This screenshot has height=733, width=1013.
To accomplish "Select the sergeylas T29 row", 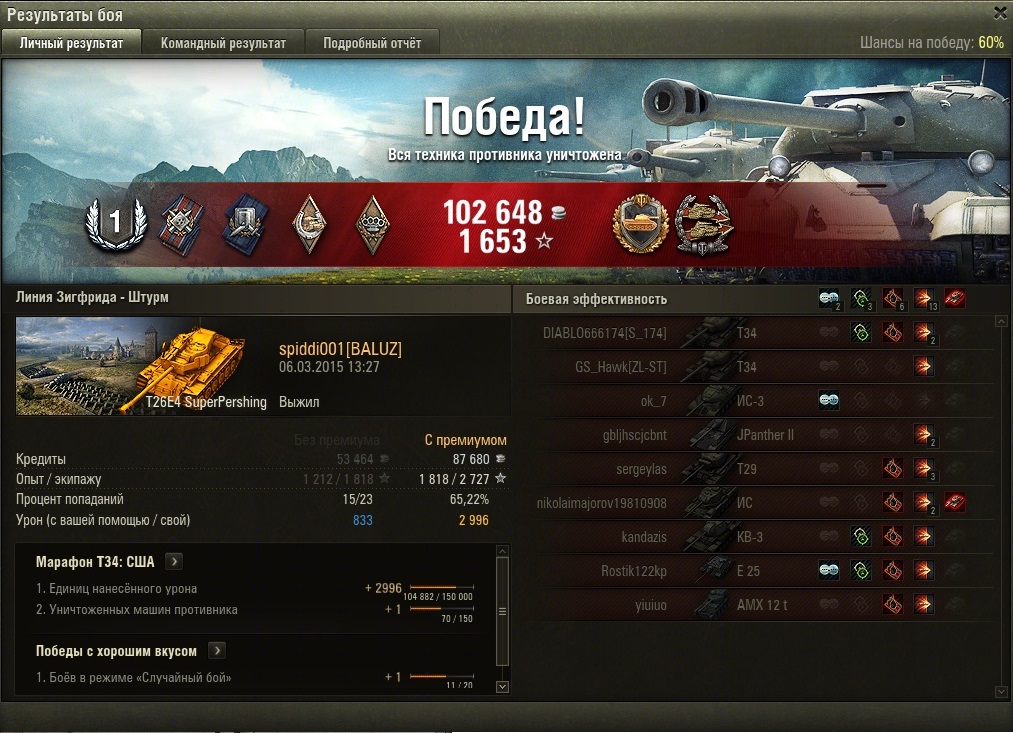I will point(750,469).
